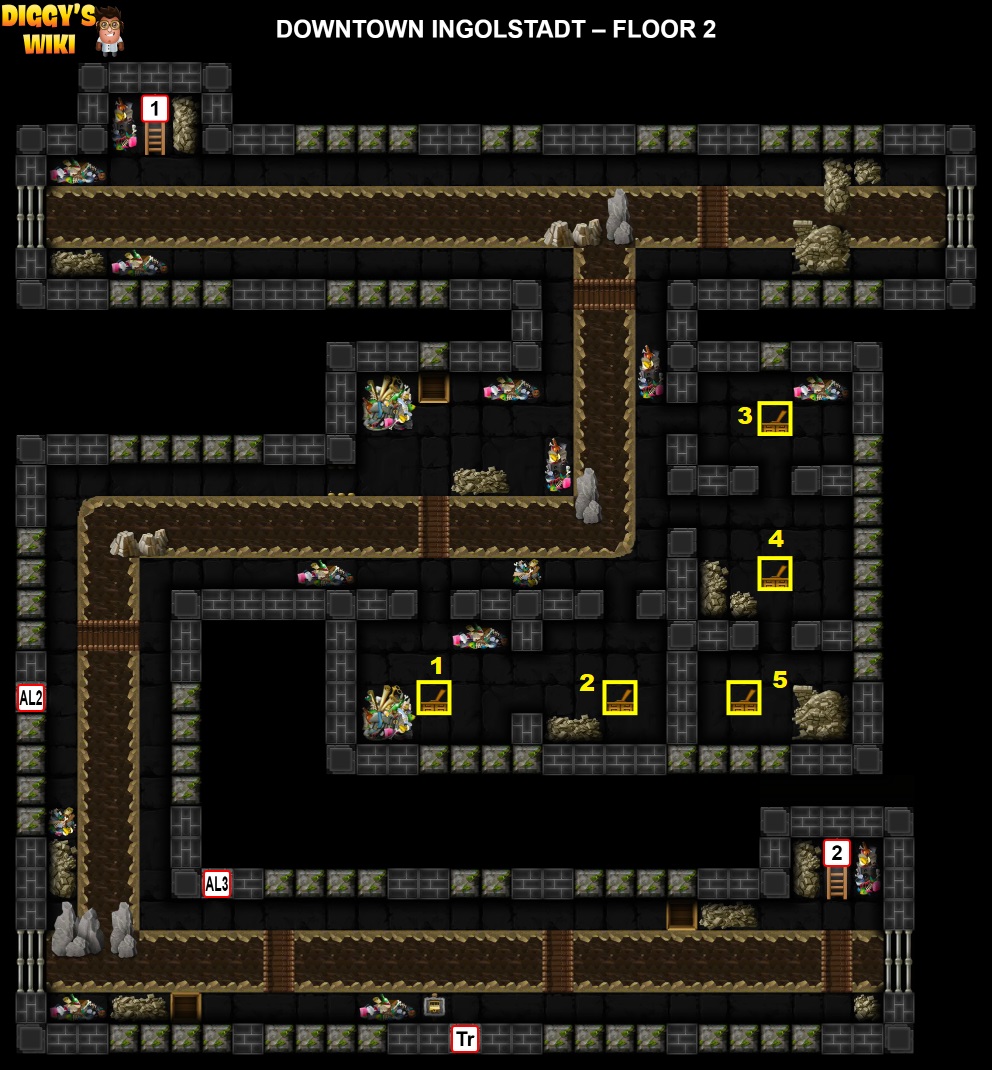Image resolution: width=992 pixels, height=1070 pixels.
Task: Select the red-bordered white marker numbered 1
Action: coord(155,108)
